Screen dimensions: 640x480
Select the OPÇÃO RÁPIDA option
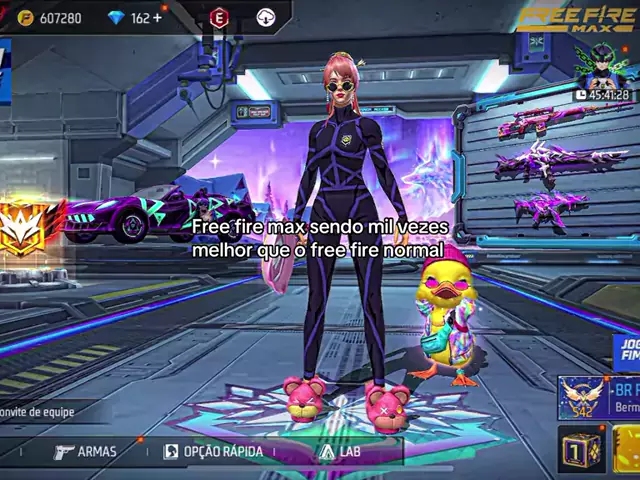(x=213, y=451)
